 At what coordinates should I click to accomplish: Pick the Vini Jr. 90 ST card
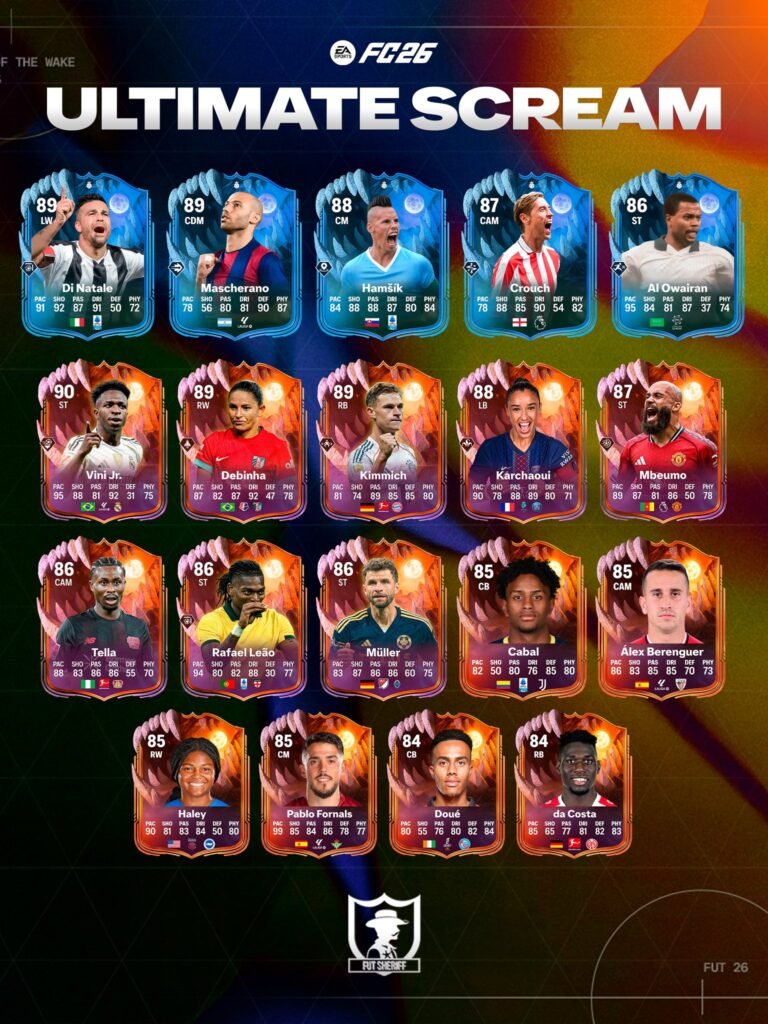pyautogui.click(x=104, y=442)
